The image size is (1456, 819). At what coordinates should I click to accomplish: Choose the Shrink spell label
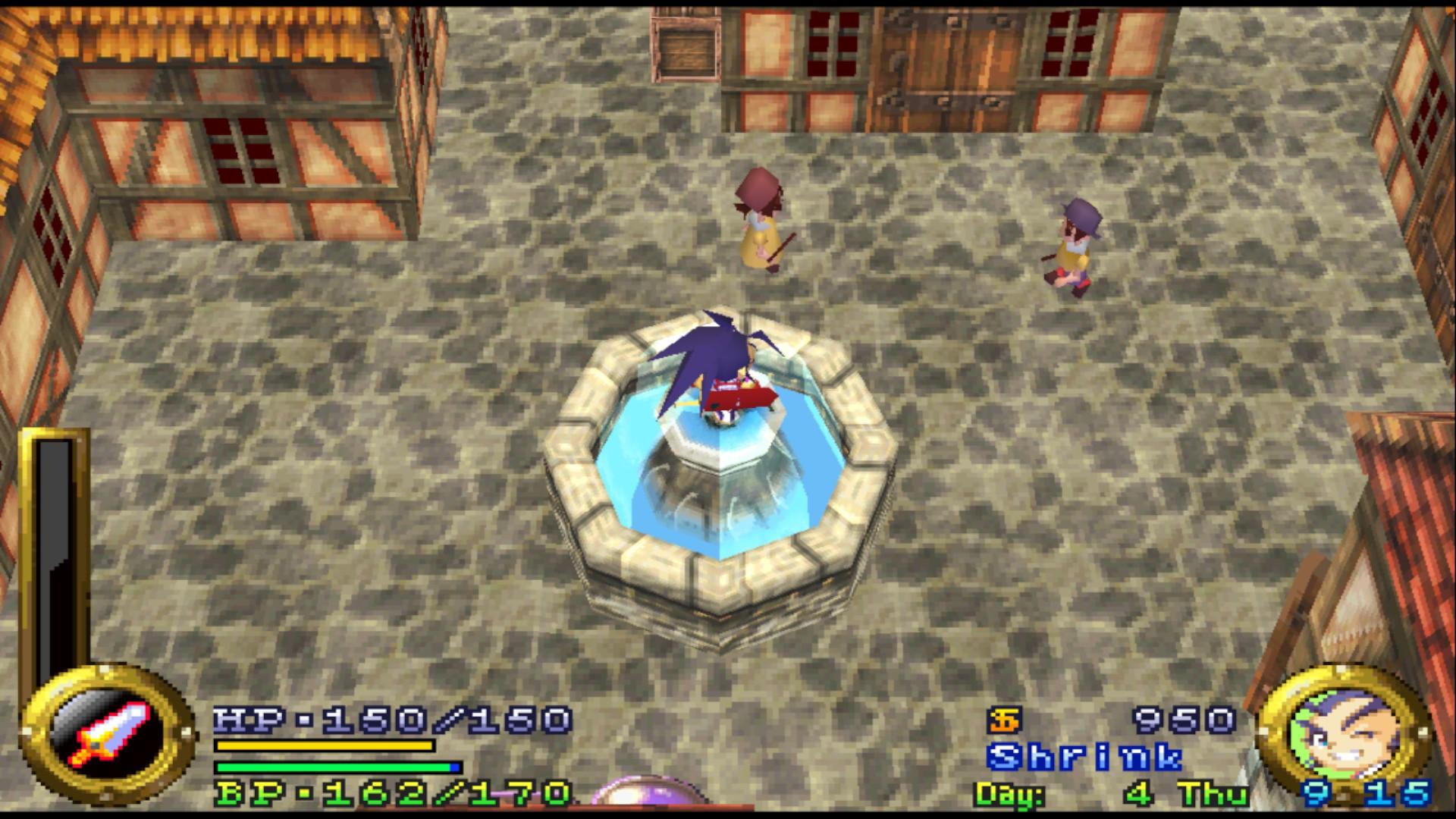click(x=1085, y=758)
